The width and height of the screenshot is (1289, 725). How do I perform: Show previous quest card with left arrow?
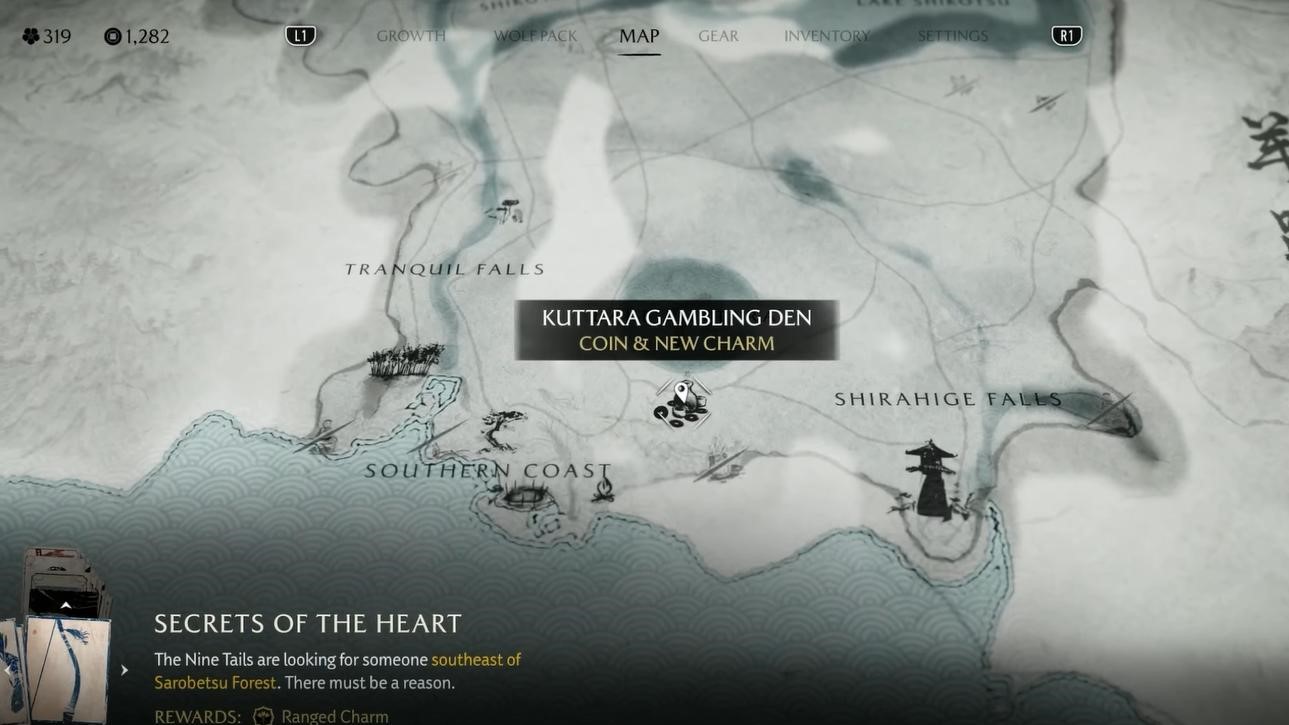point(8,670)
